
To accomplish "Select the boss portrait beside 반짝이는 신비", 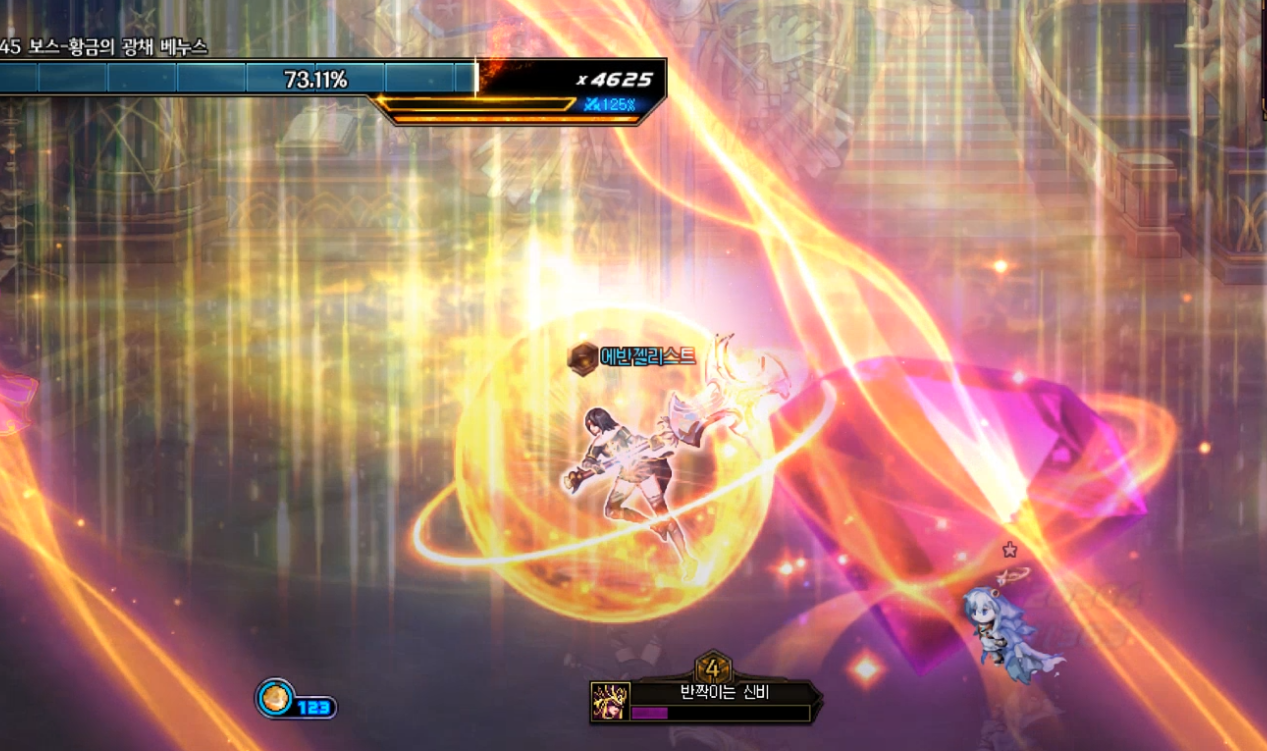I will pyautogui.click(x=610, y=701).
